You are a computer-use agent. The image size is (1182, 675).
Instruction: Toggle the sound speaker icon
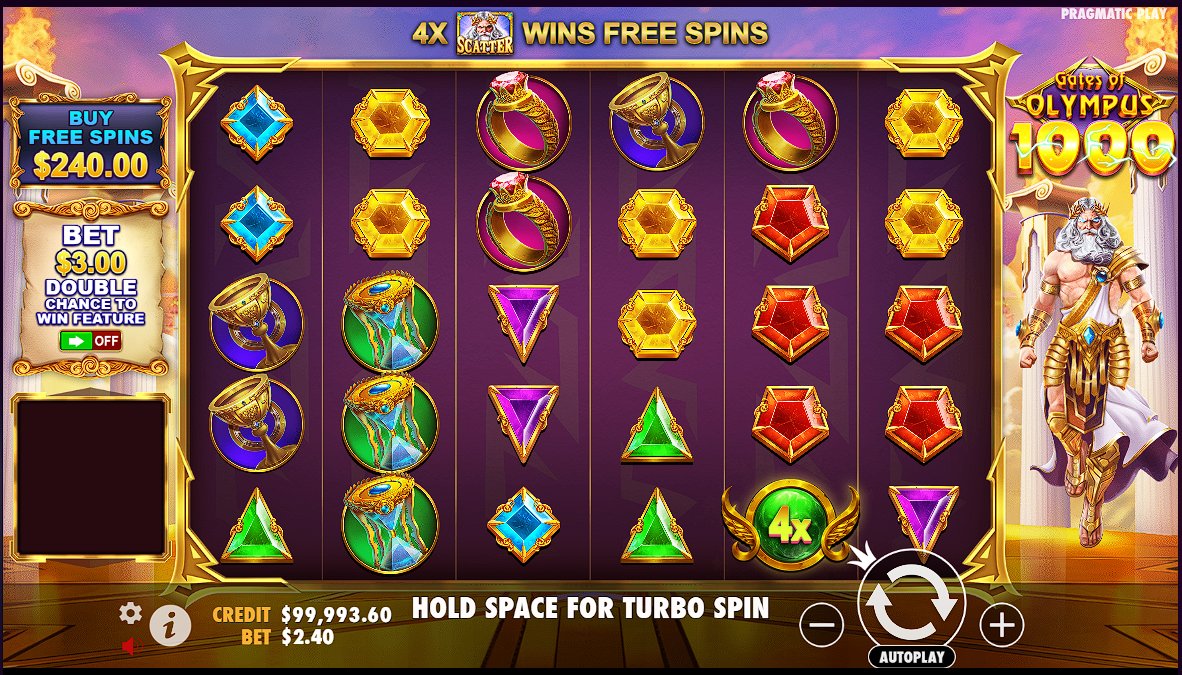[x=129, y=646]
